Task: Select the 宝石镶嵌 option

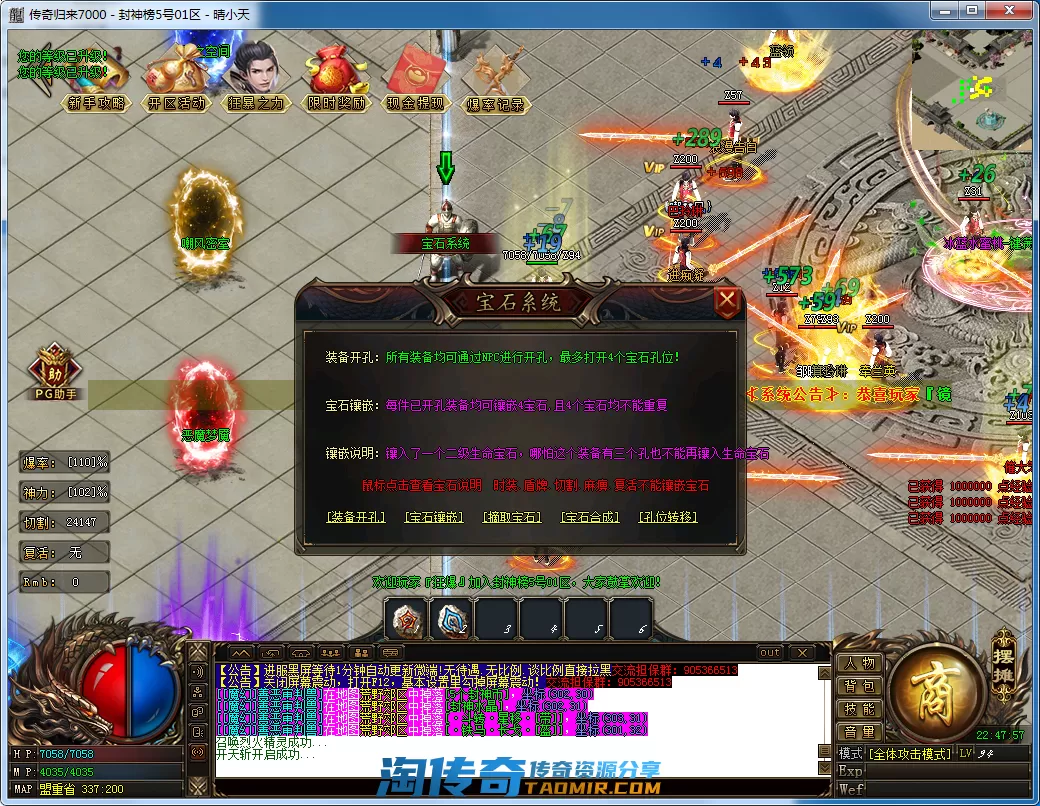Action: tap(434, 517)
